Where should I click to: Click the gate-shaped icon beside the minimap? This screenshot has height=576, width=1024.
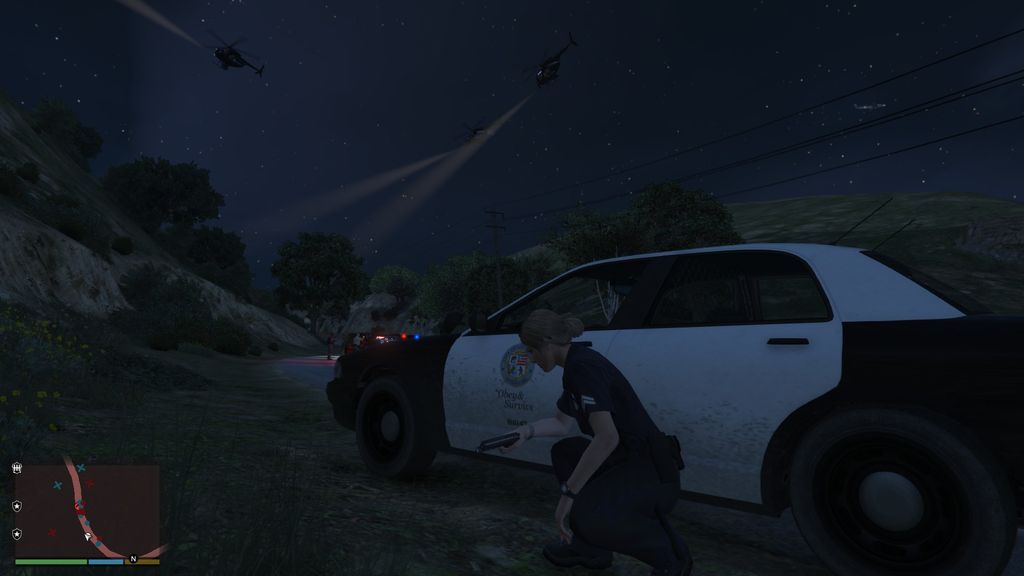pyautogui.click(x=16, y=467)
